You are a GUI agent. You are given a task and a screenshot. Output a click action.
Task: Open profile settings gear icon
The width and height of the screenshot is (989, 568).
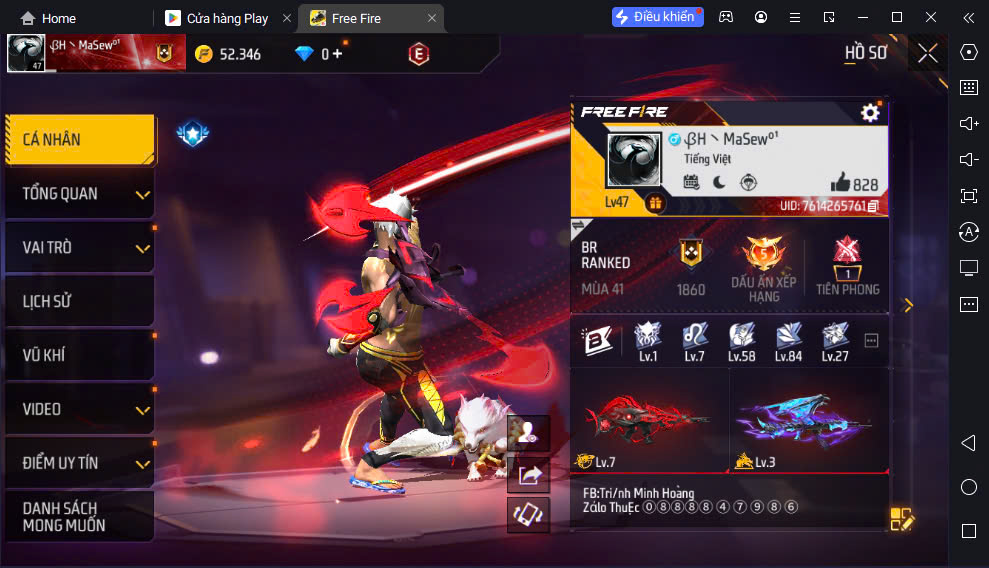870,113
